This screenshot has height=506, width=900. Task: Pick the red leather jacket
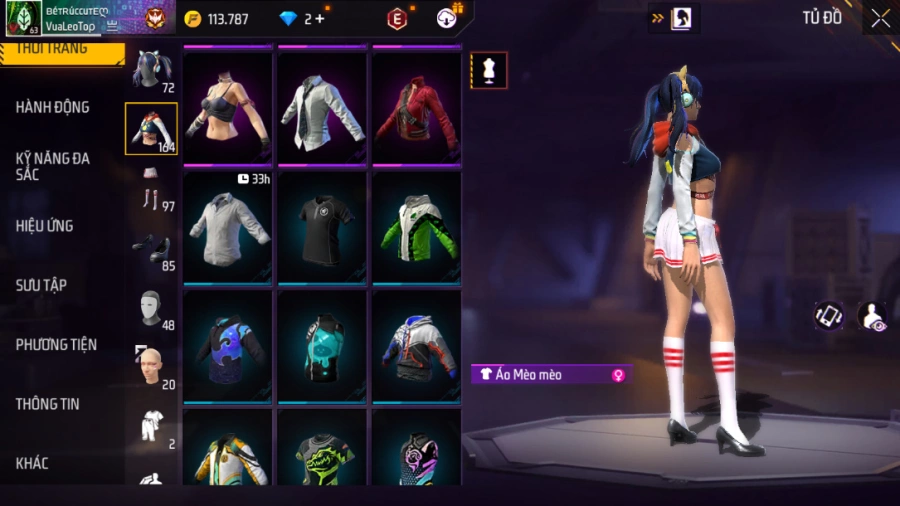tap(416, 108)
